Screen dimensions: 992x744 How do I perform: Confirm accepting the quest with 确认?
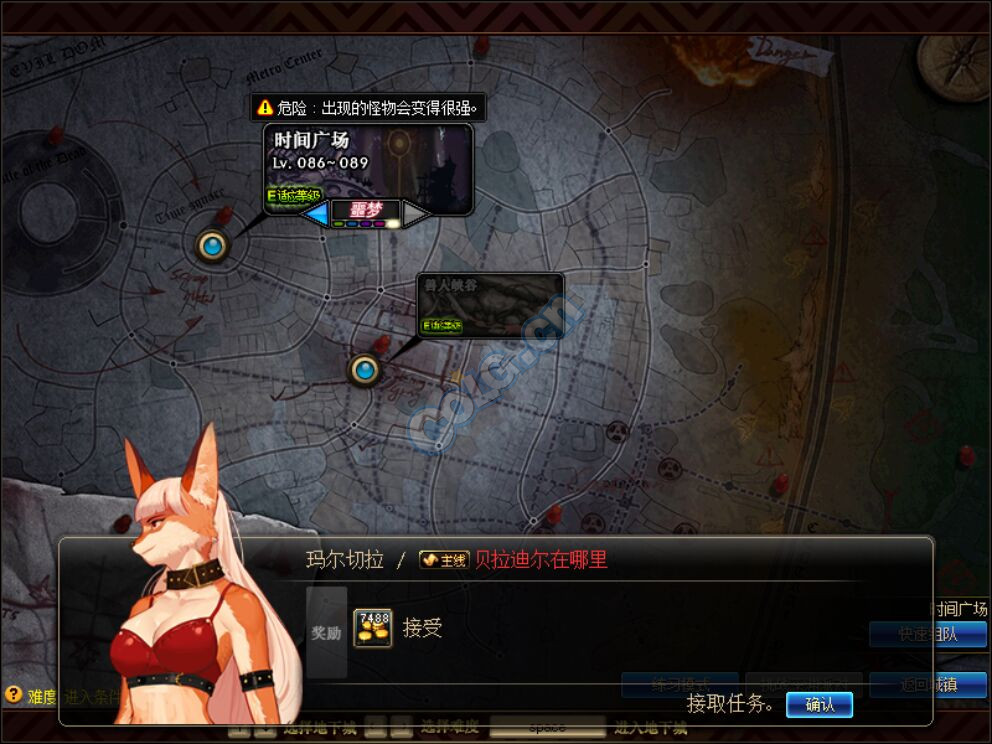(x=819, y=705)
